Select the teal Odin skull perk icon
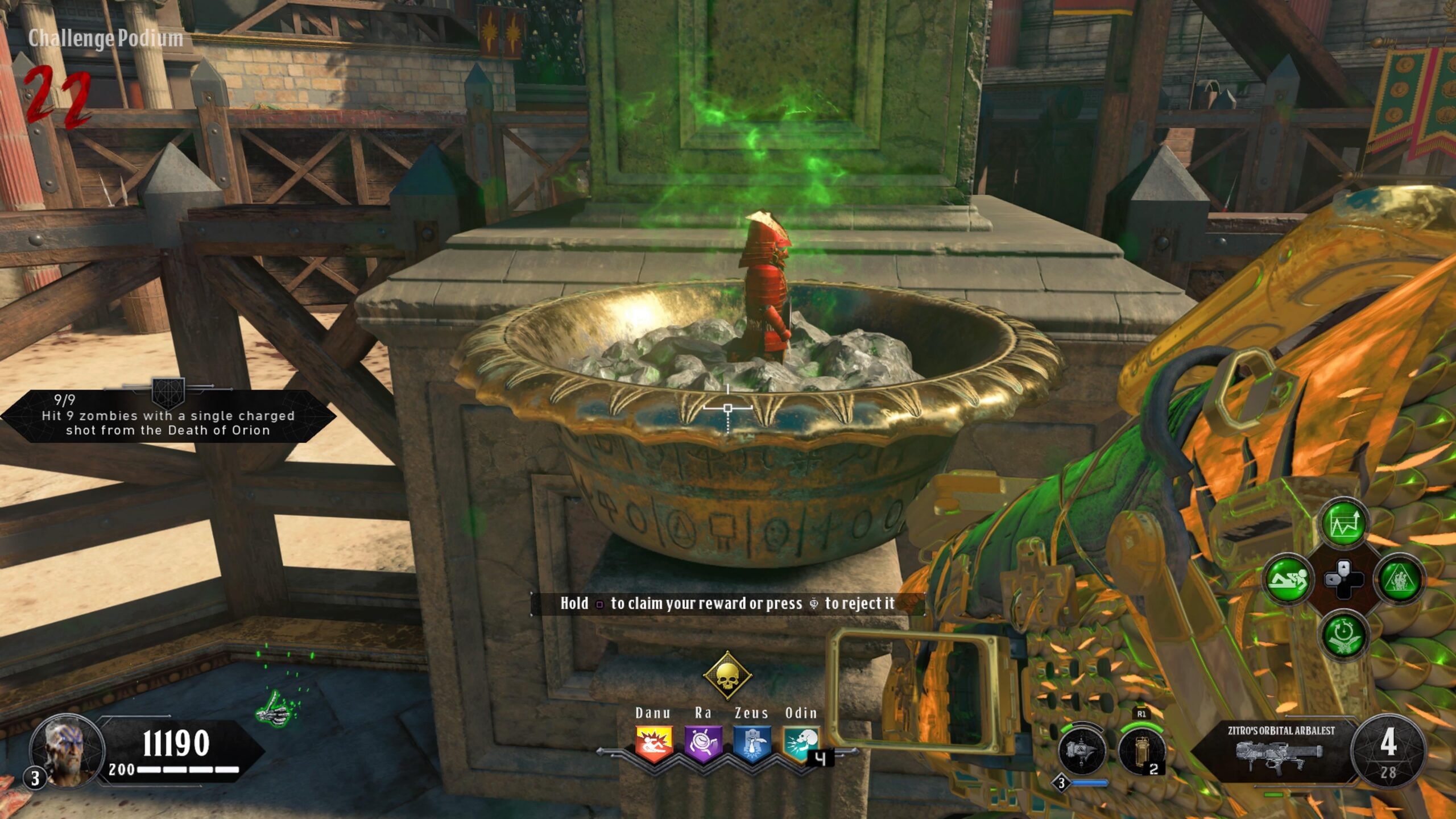The height and width of the screenshot is (819, 1456). pyautogui.click(x=801, y=743)
